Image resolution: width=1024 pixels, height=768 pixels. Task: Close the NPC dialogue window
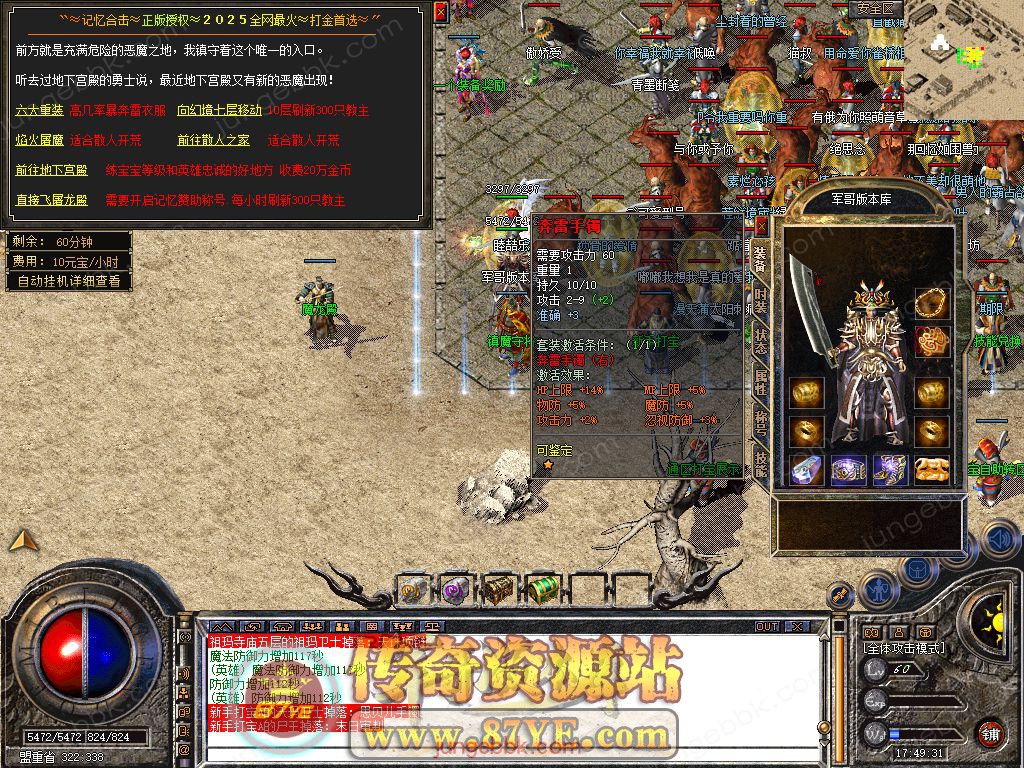click(441, 12)
